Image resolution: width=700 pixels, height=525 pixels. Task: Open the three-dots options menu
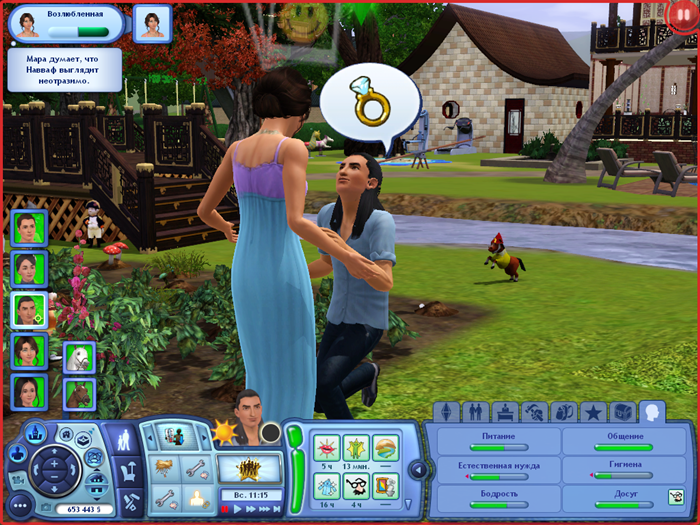pos(18,506)
